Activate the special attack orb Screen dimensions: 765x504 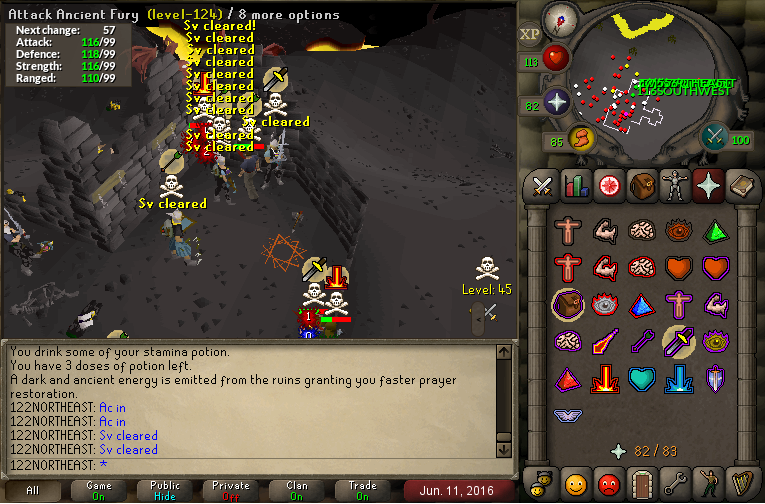tap(714, 136)
